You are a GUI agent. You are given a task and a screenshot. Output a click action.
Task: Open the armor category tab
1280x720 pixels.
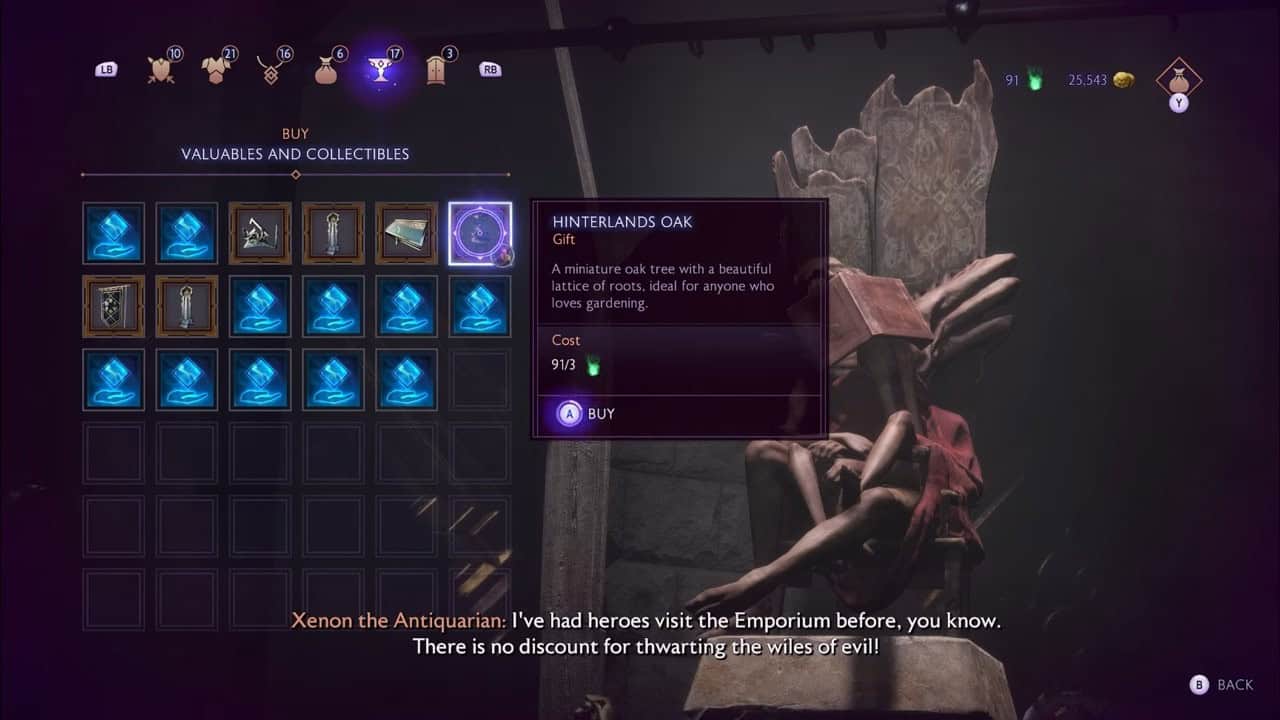coord(215,69)
